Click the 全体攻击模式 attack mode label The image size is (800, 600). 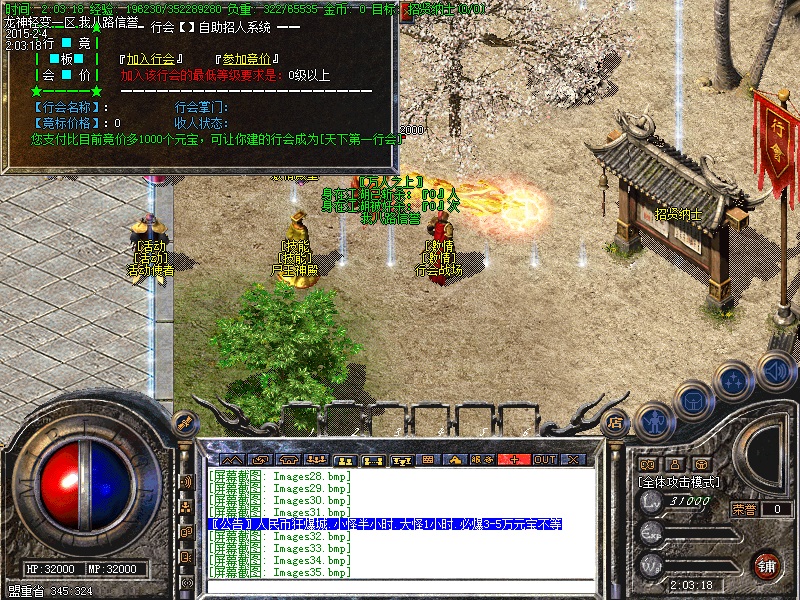pyautogui.click(x=680, y=482)
